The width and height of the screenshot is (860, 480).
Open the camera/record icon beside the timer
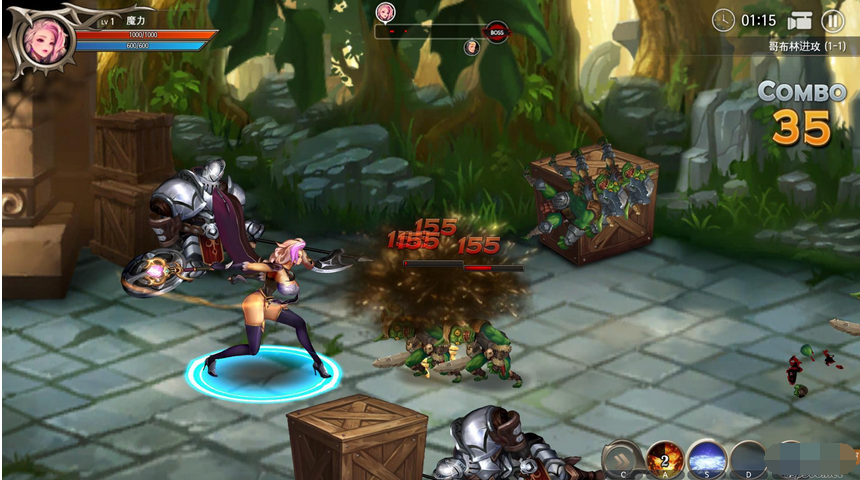(799, 21)
